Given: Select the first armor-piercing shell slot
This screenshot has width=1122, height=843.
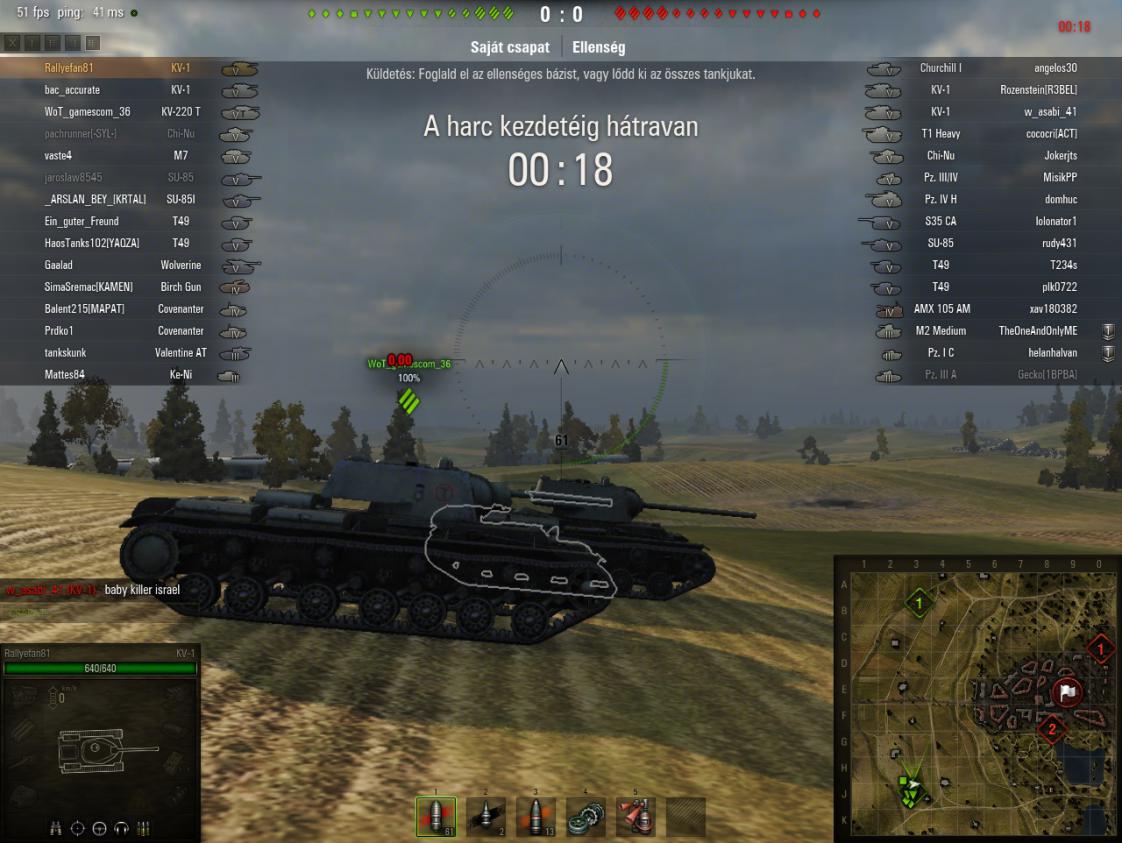Looking at the screenshot, I should (436, 817).
